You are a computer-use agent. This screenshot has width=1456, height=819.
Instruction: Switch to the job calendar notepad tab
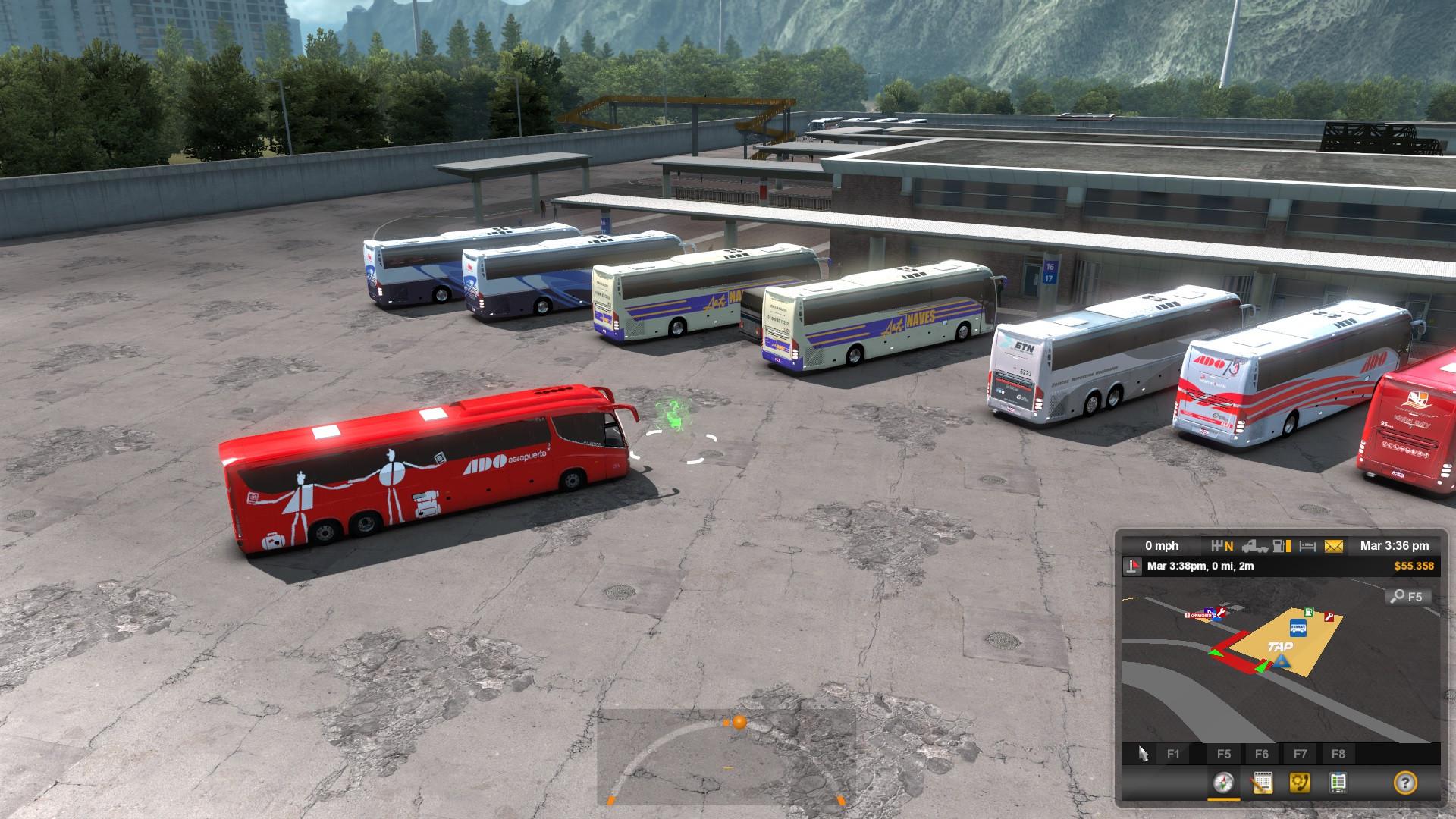click(x=1262, y=782)
